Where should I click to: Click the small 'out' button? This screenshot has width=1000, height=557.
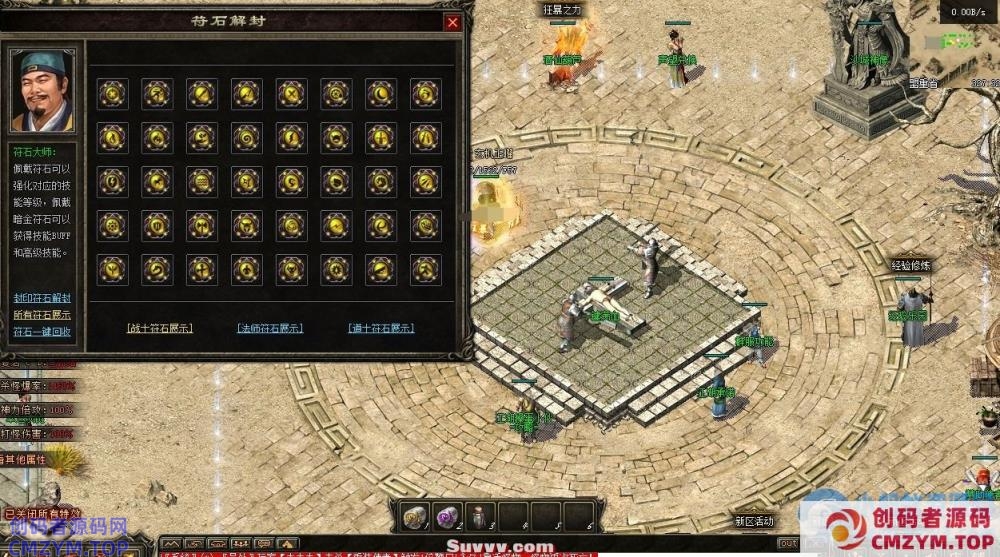coord(788,544)
